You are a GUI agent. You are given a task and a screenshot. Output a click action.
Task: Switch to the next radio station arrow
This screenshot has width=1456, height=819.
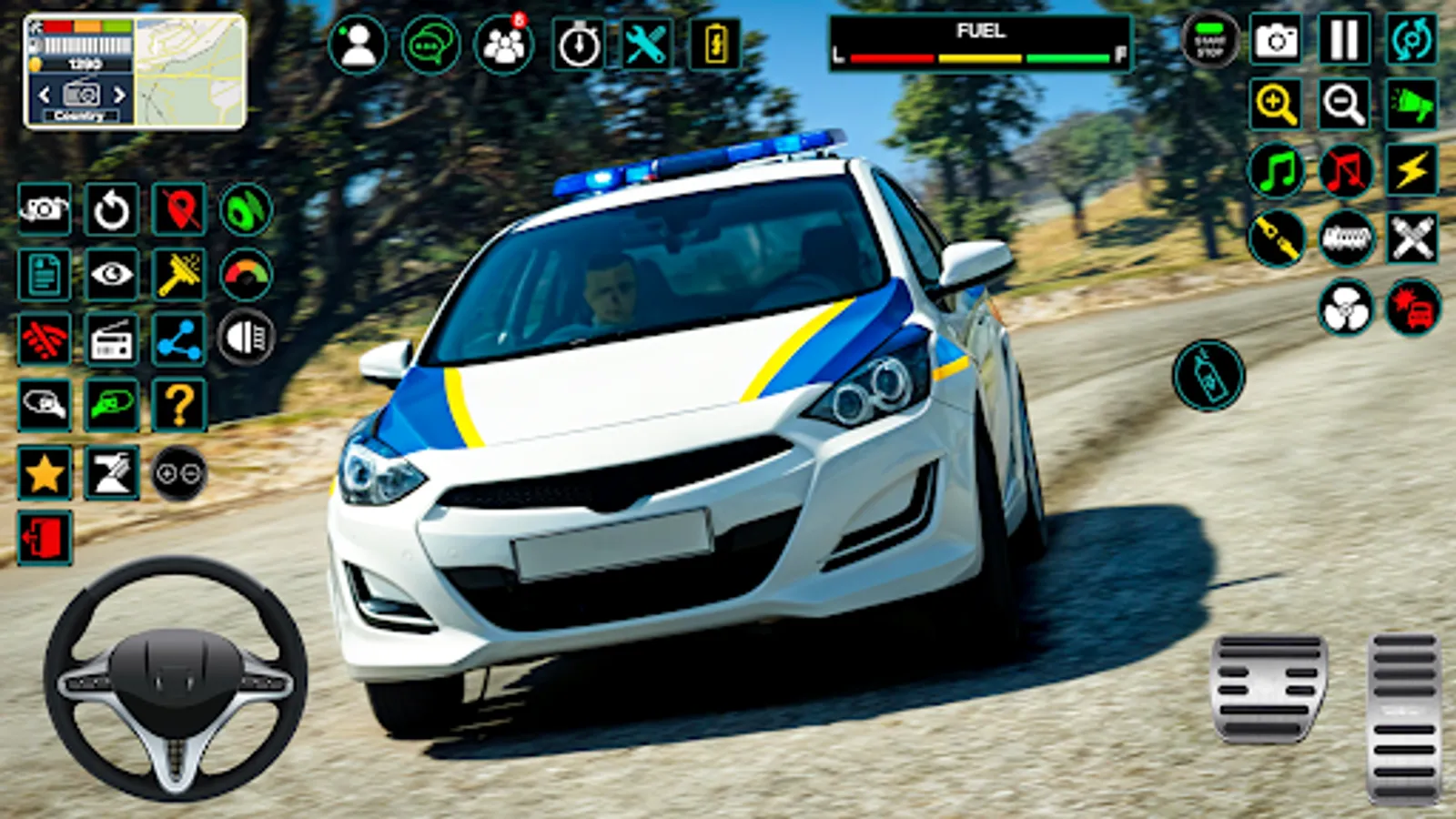click(x=116, y=91)
